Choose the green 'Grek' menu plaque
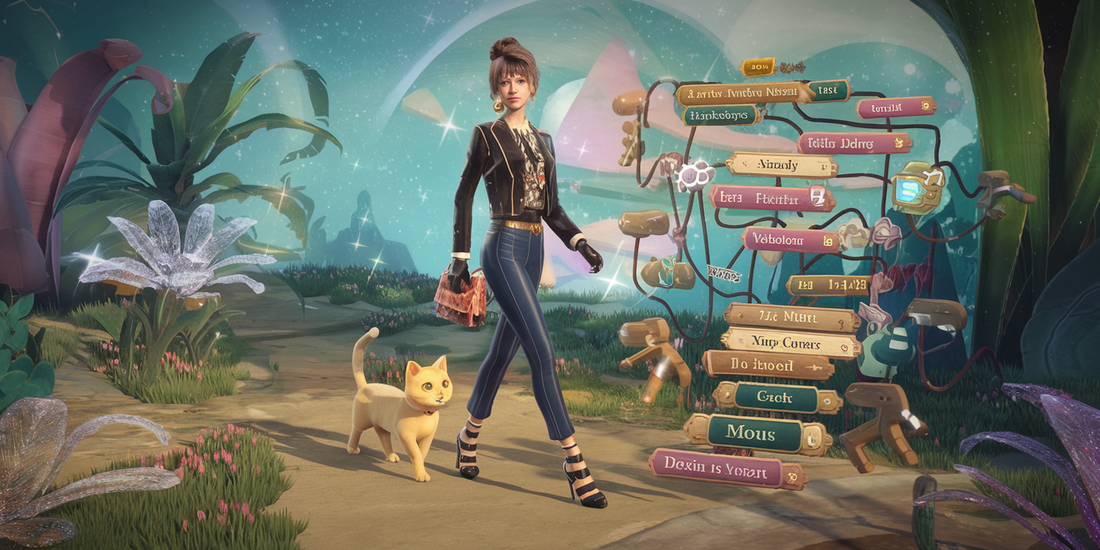Image resolution: width=1100 pixels, height=550 pixels. 774,398
